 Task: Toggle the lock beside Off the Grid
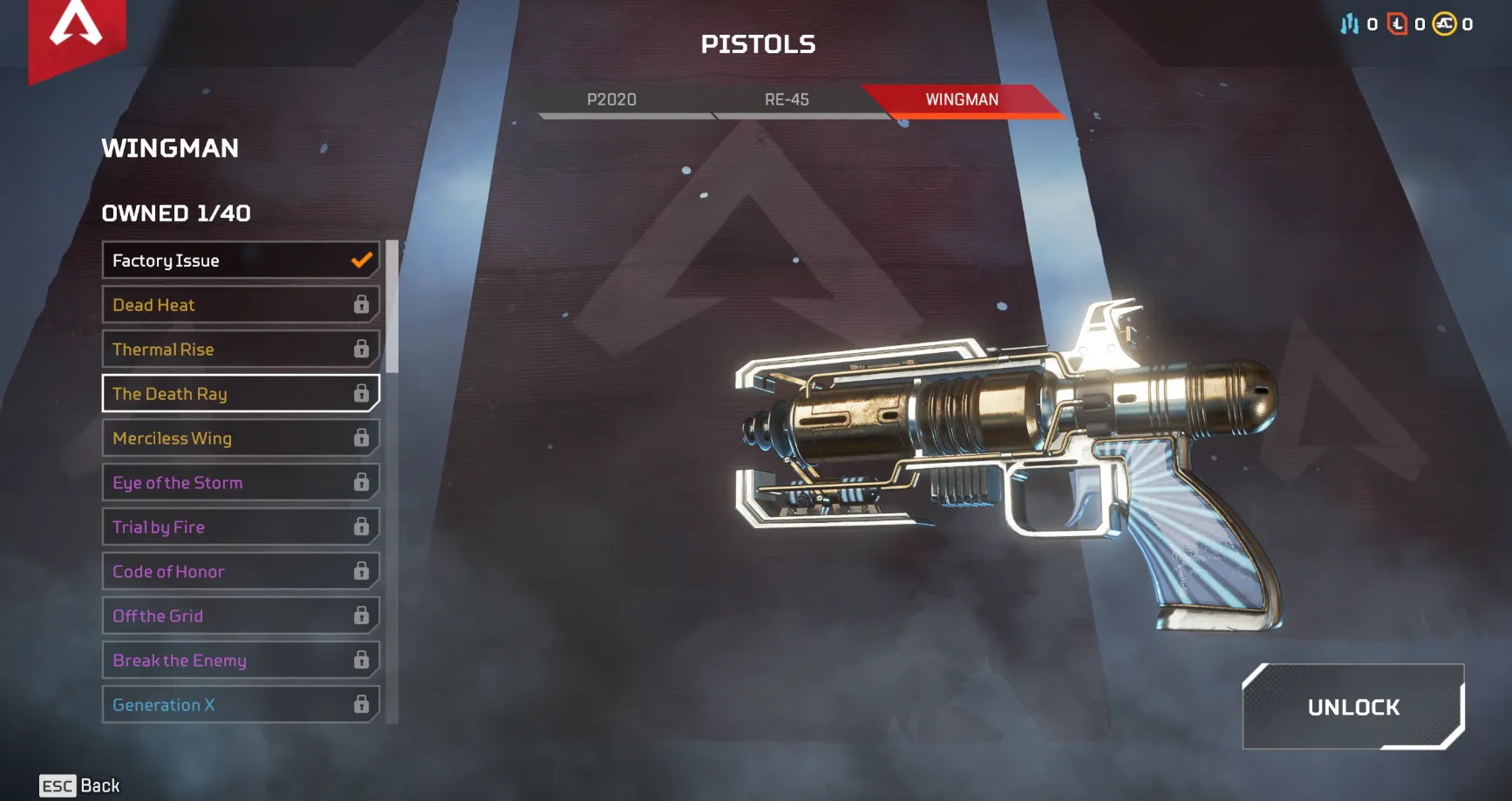(x=363, y=615)
